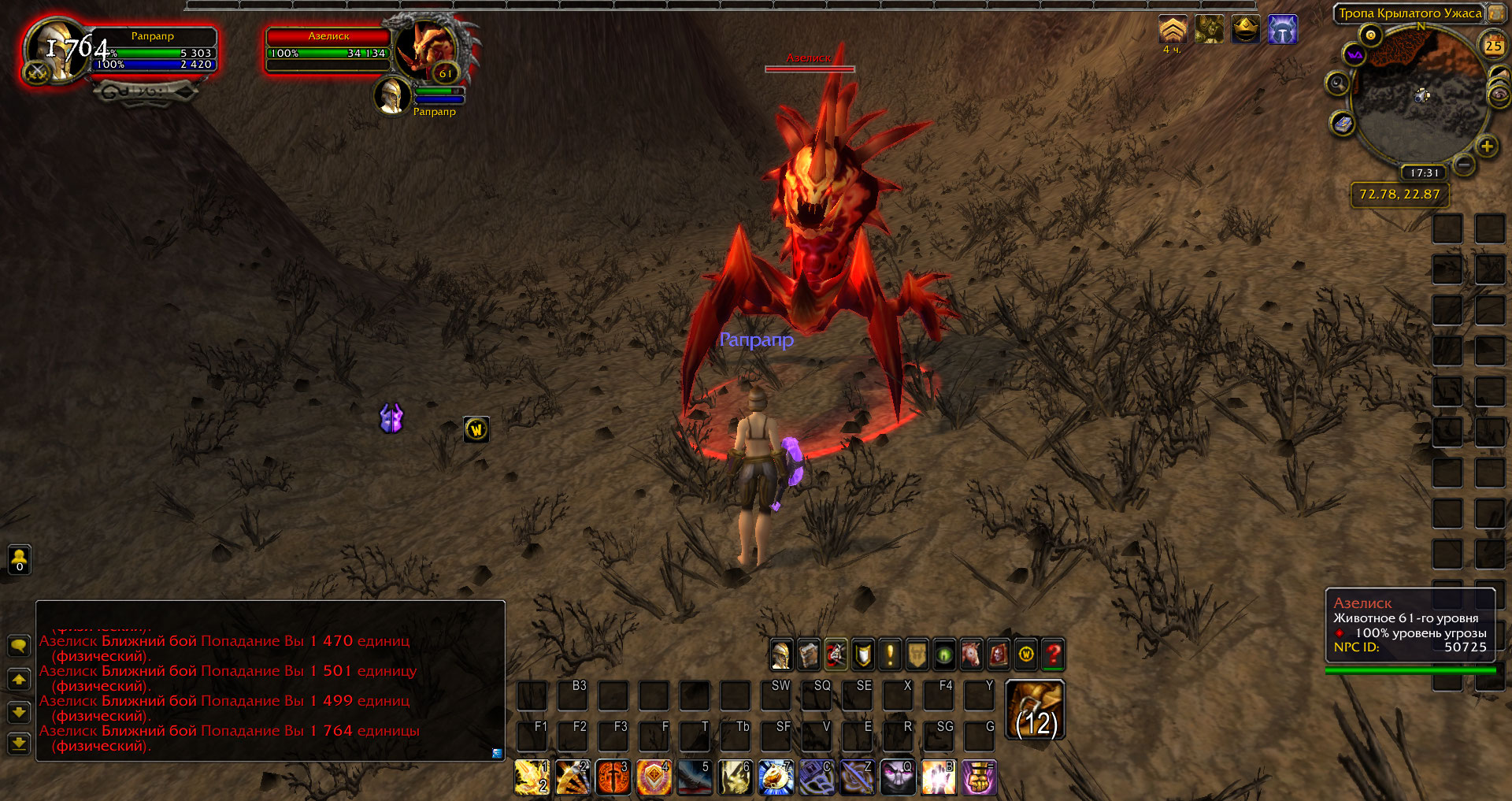Click the minimap tracking magnifier button
The height and width of the screenshot is (801, 1512).
point(1337,83)
